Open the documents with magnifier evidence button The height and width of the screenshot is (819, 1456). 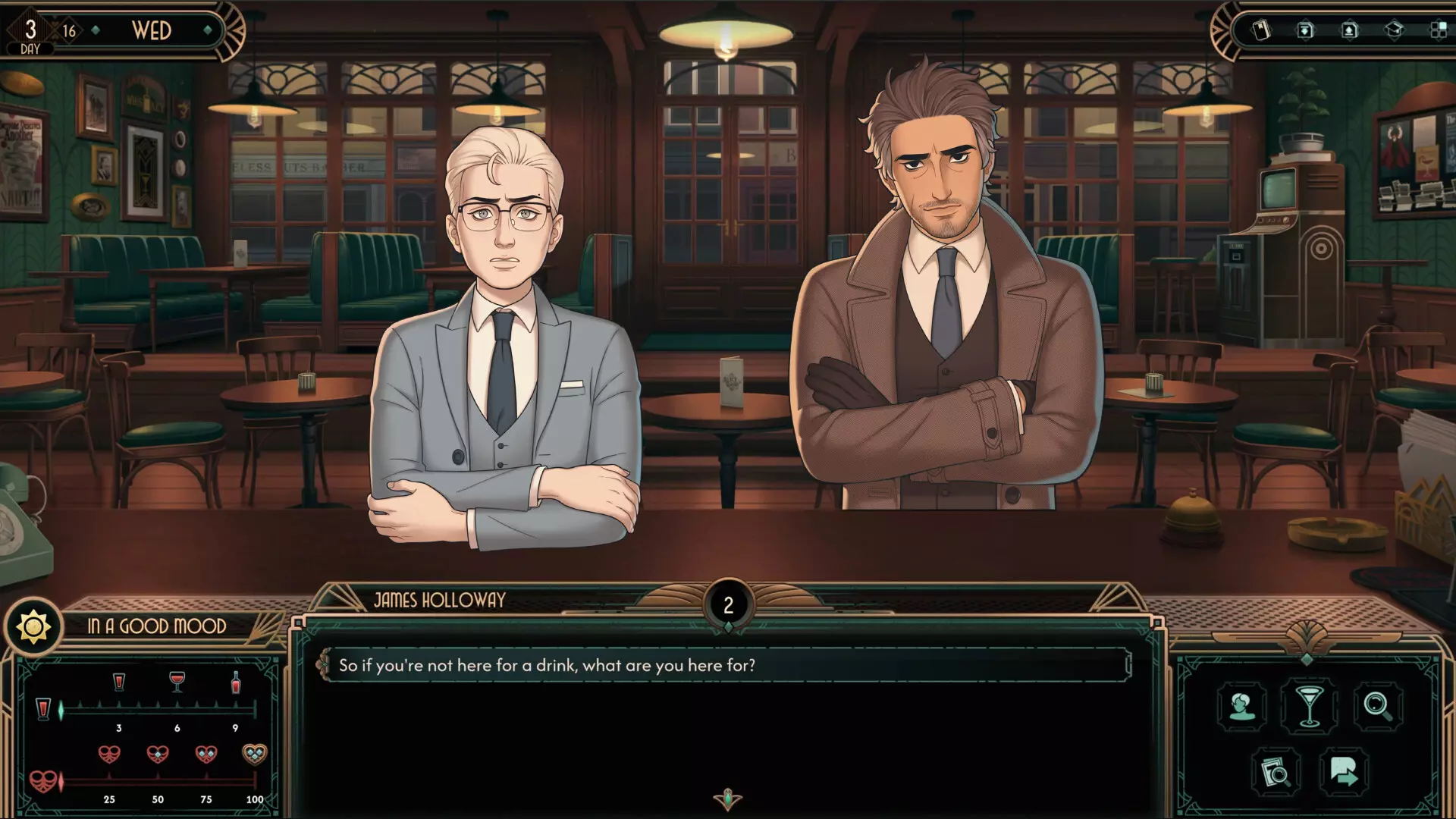1276,773
